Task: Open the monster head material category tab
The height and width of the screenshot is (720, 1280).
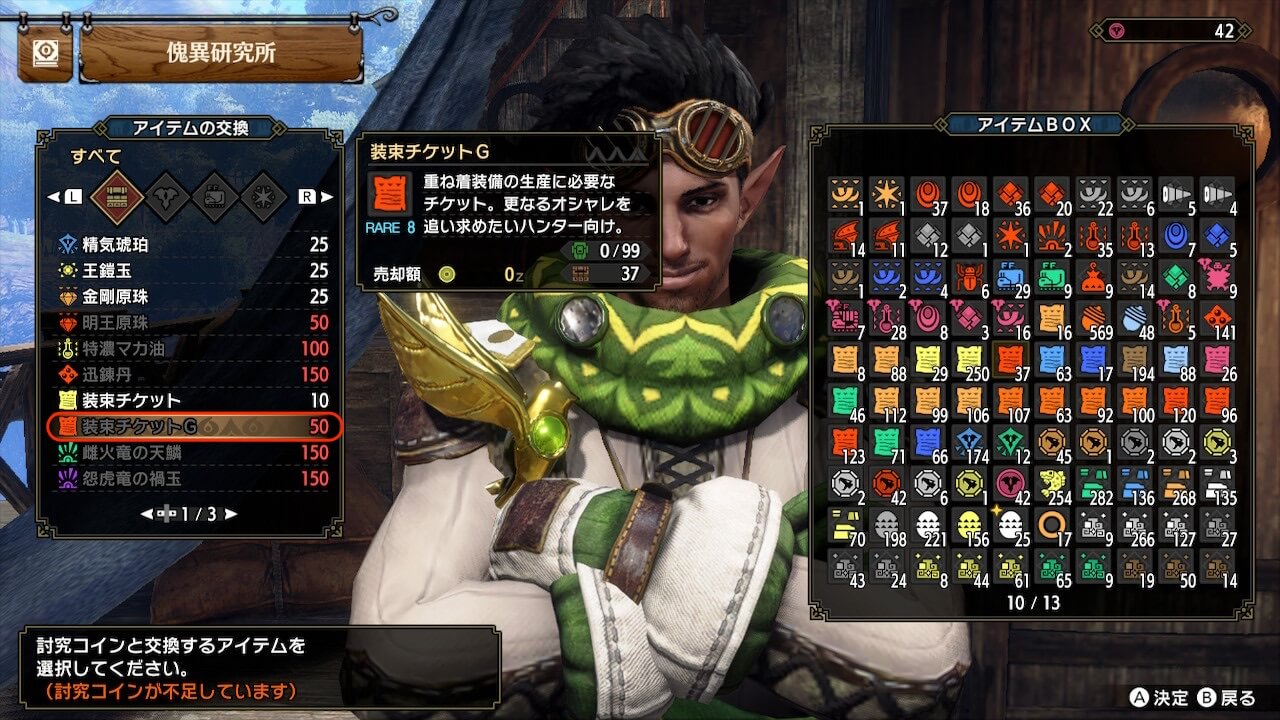Action: click(165, 197)
